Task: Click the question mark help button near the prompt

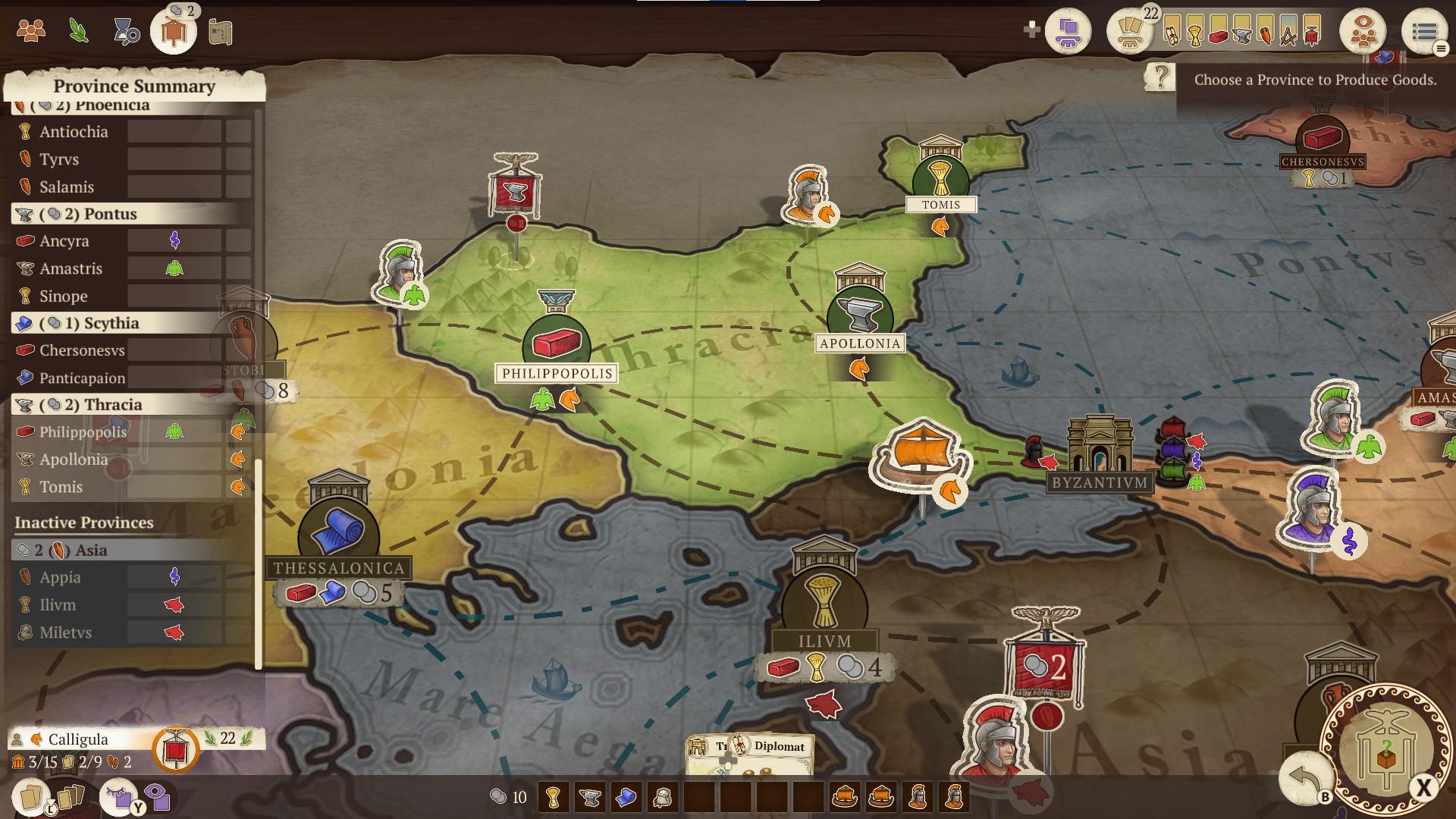Action: (x=1159, y=76)
